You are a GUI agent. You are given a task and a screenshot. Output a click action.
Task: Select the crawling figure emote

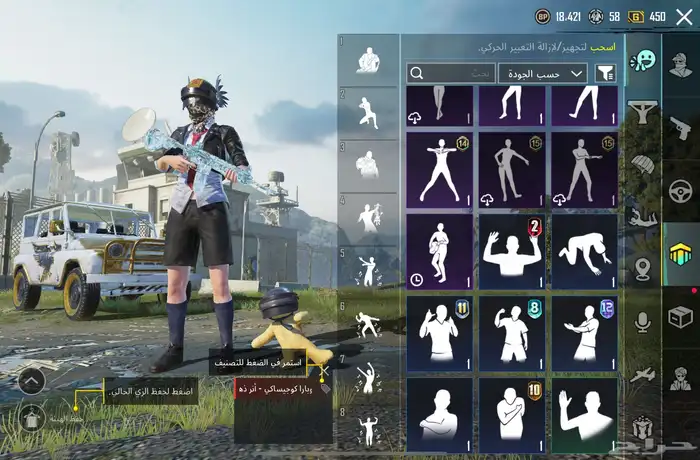coord(584,252)
